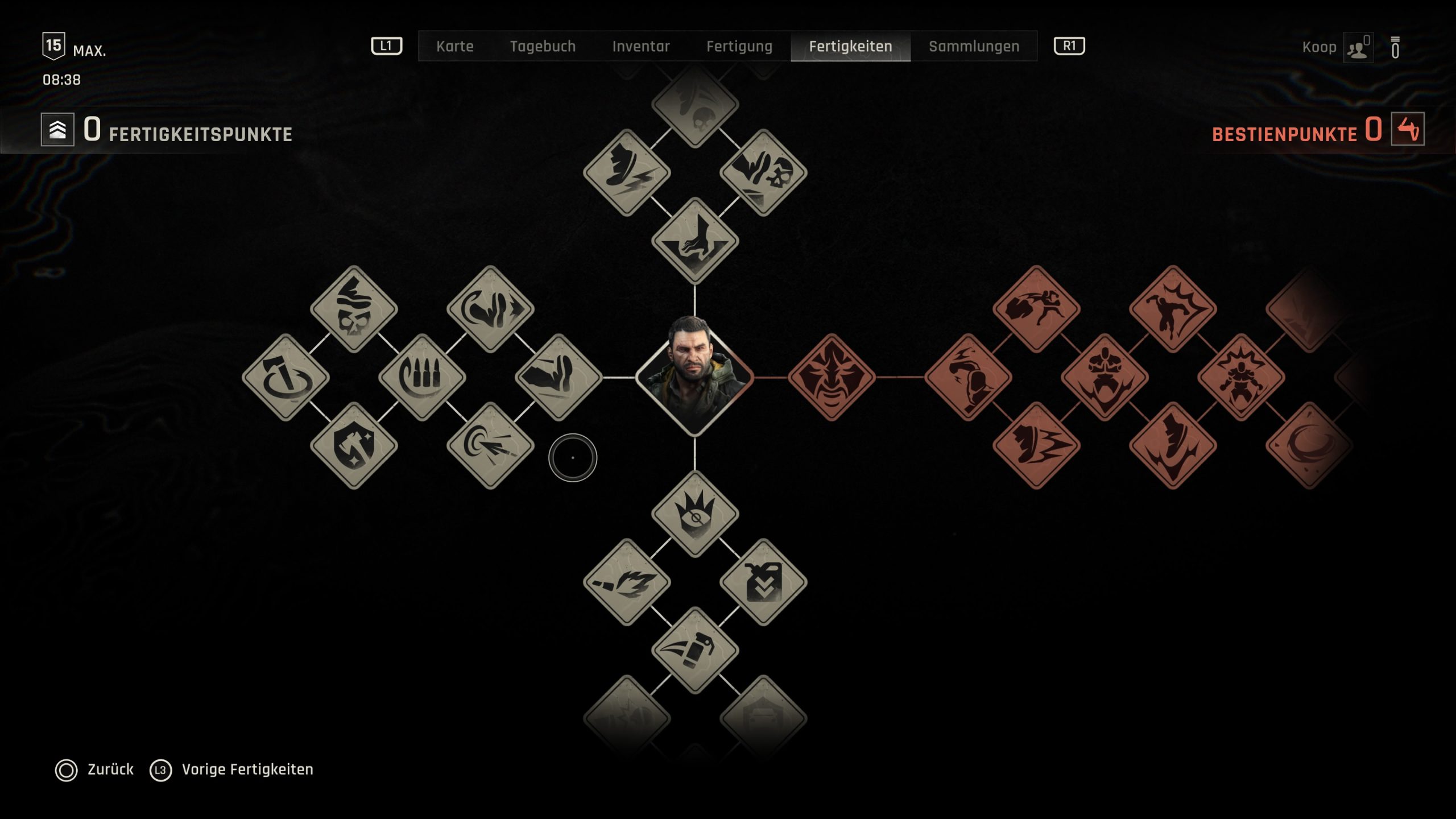Open the Sammlungen tab
Image resolution: width=1456 pixels, height=819 pixels.
point(974,46)
